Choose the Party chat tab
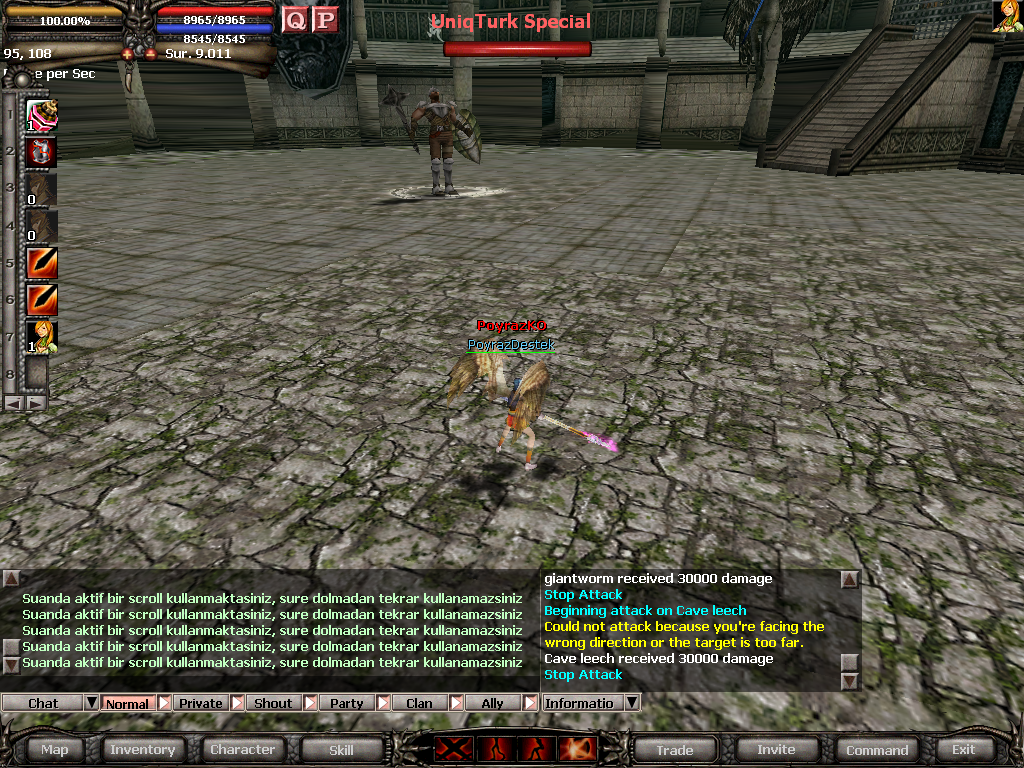Screen dimensions: 1024x768 tap(346, 703)
